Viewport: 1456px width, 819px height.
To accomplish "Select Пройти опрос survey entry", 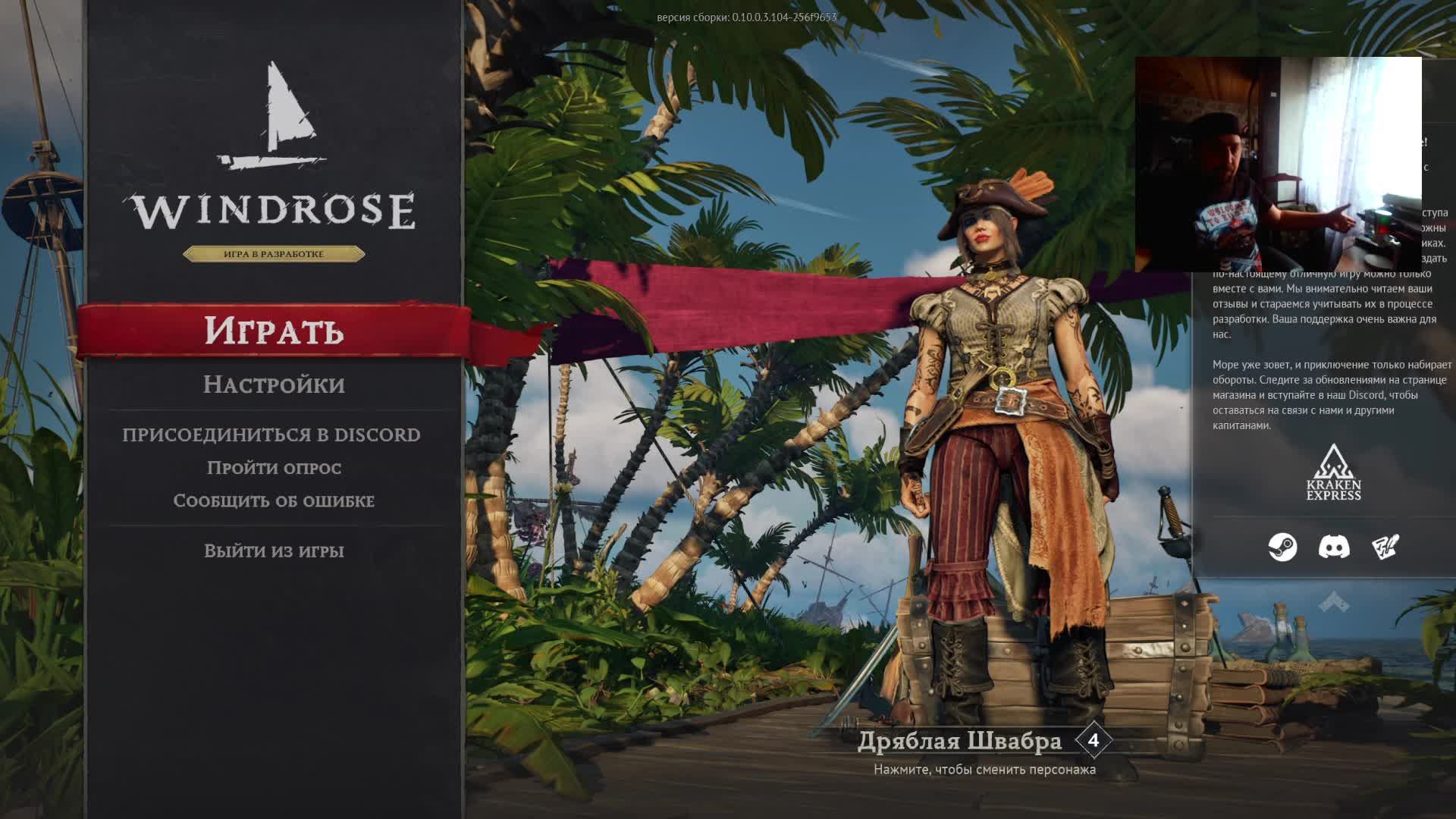I will 274,468.
